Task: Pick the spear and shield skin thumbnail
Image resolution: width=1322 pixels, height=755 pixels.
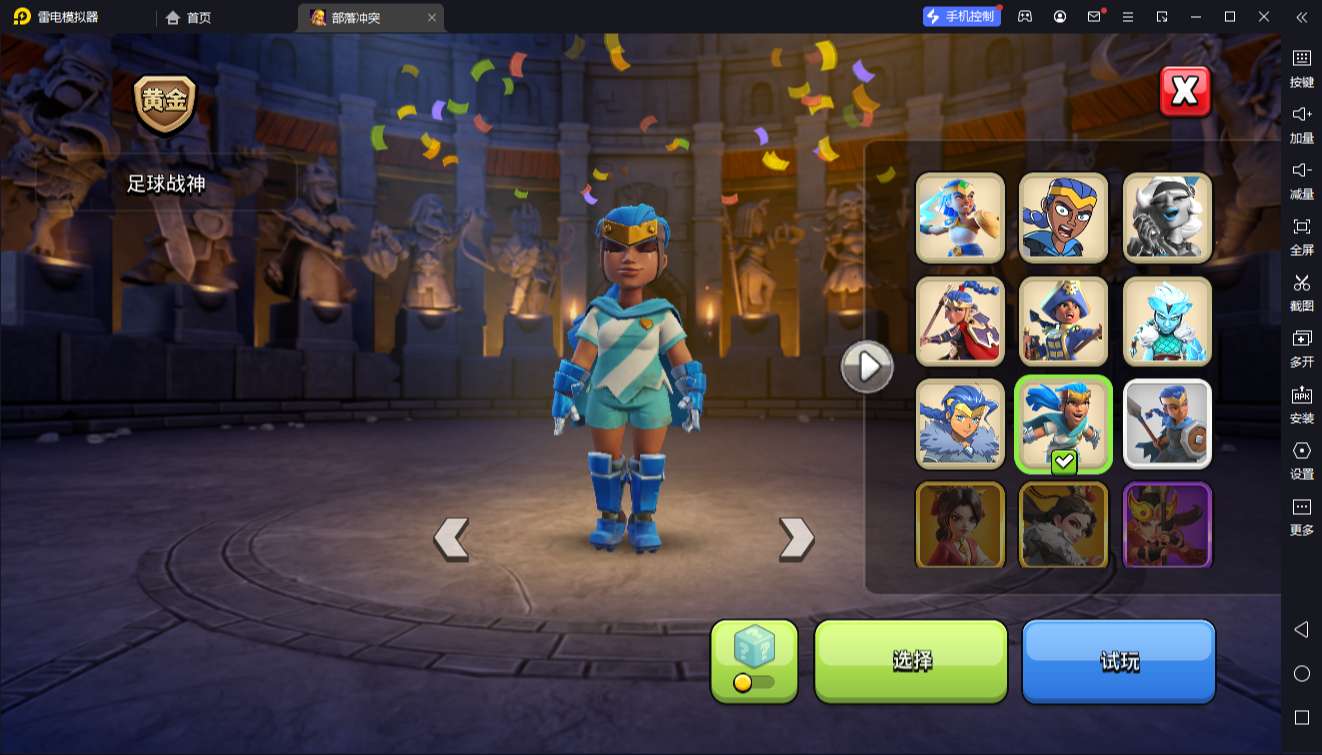Action: [1167, 424]
